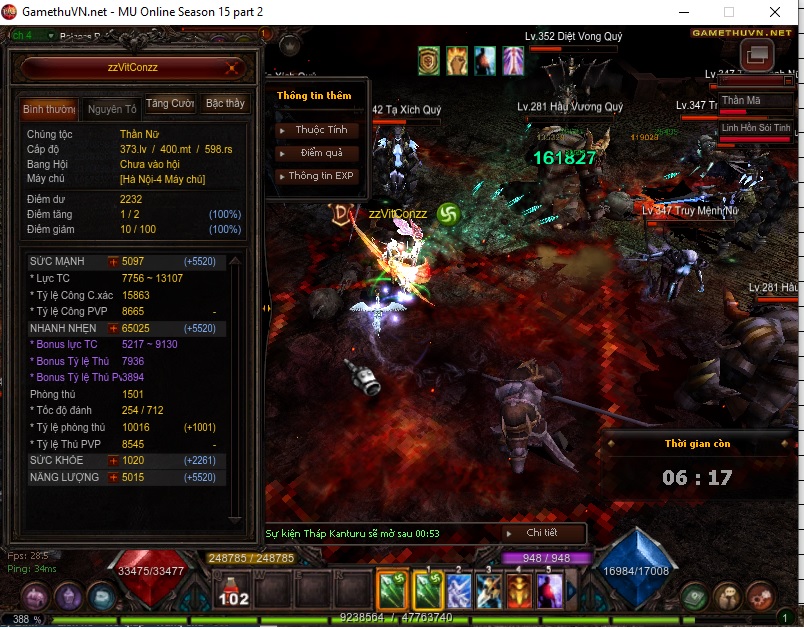Select the Tăng Cường tab
This screenshot has height=629, width=804.
tap(170, 104)
